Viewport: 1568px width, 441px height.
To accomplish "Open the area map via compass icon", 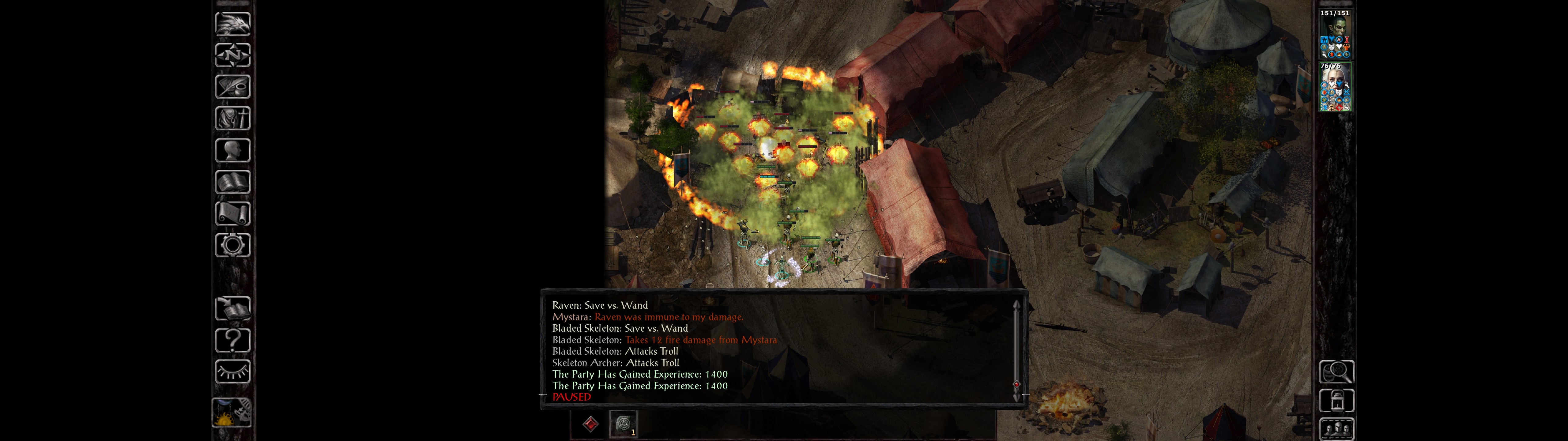I will click(x=232, y=55).
